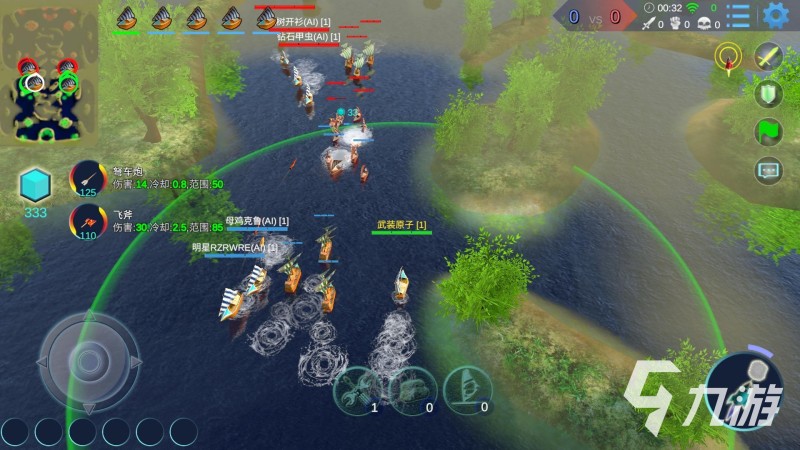Tap the cyan cube resource icon

[x=35, y=184]
